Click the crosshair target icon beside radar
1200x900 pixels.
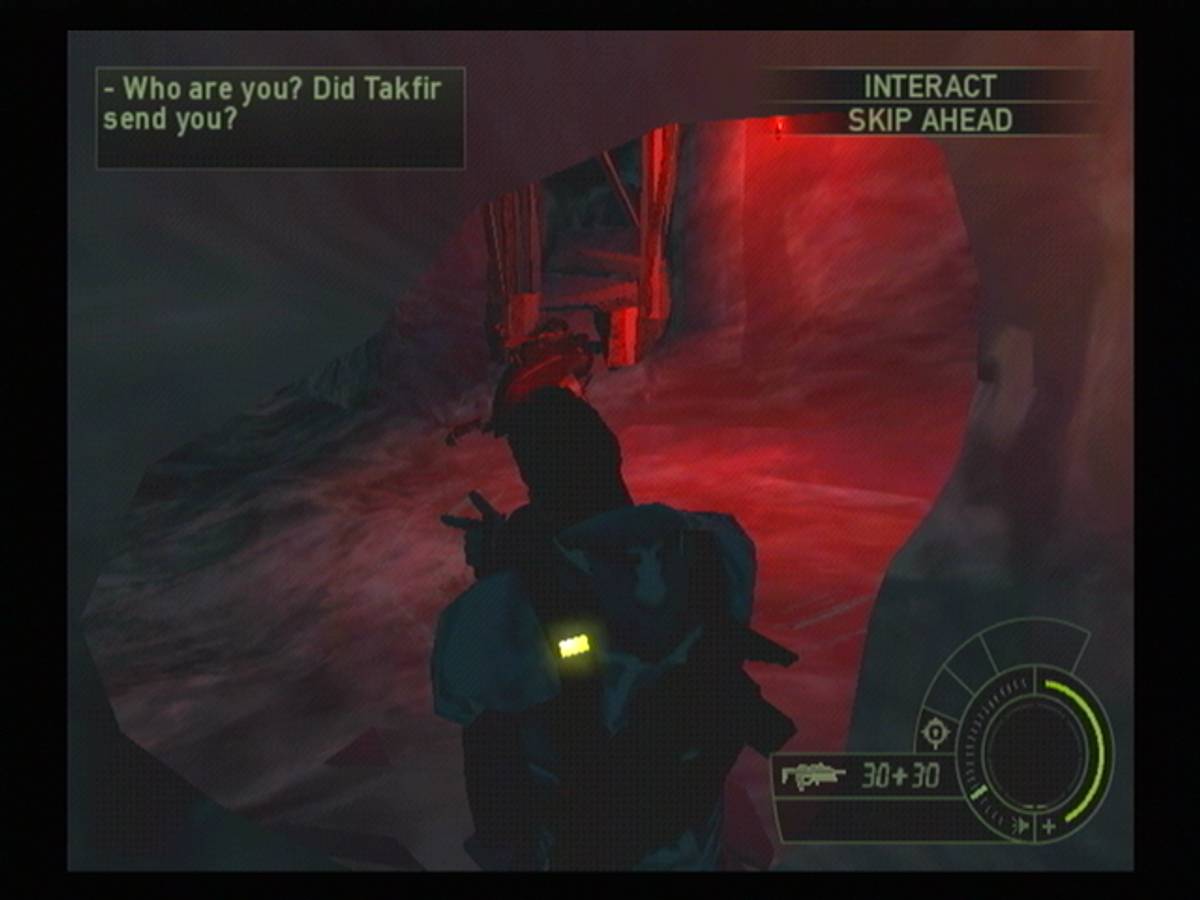(x=935, y=732)
